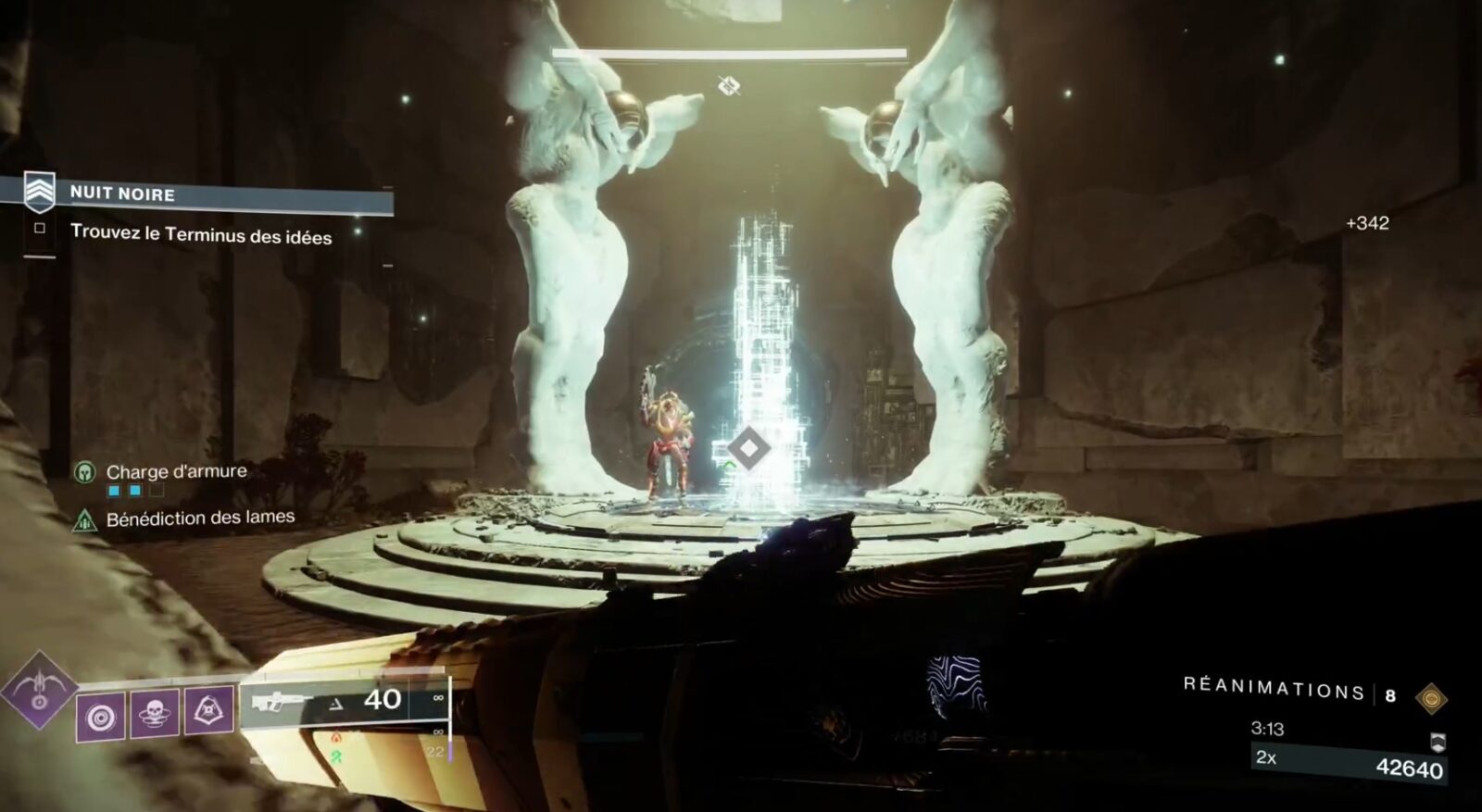Viewport: 1482px width, 812px height.
Task: Select the NUIT NOIRE banner title
Action: pyautogui.click(x=121, y=194)
